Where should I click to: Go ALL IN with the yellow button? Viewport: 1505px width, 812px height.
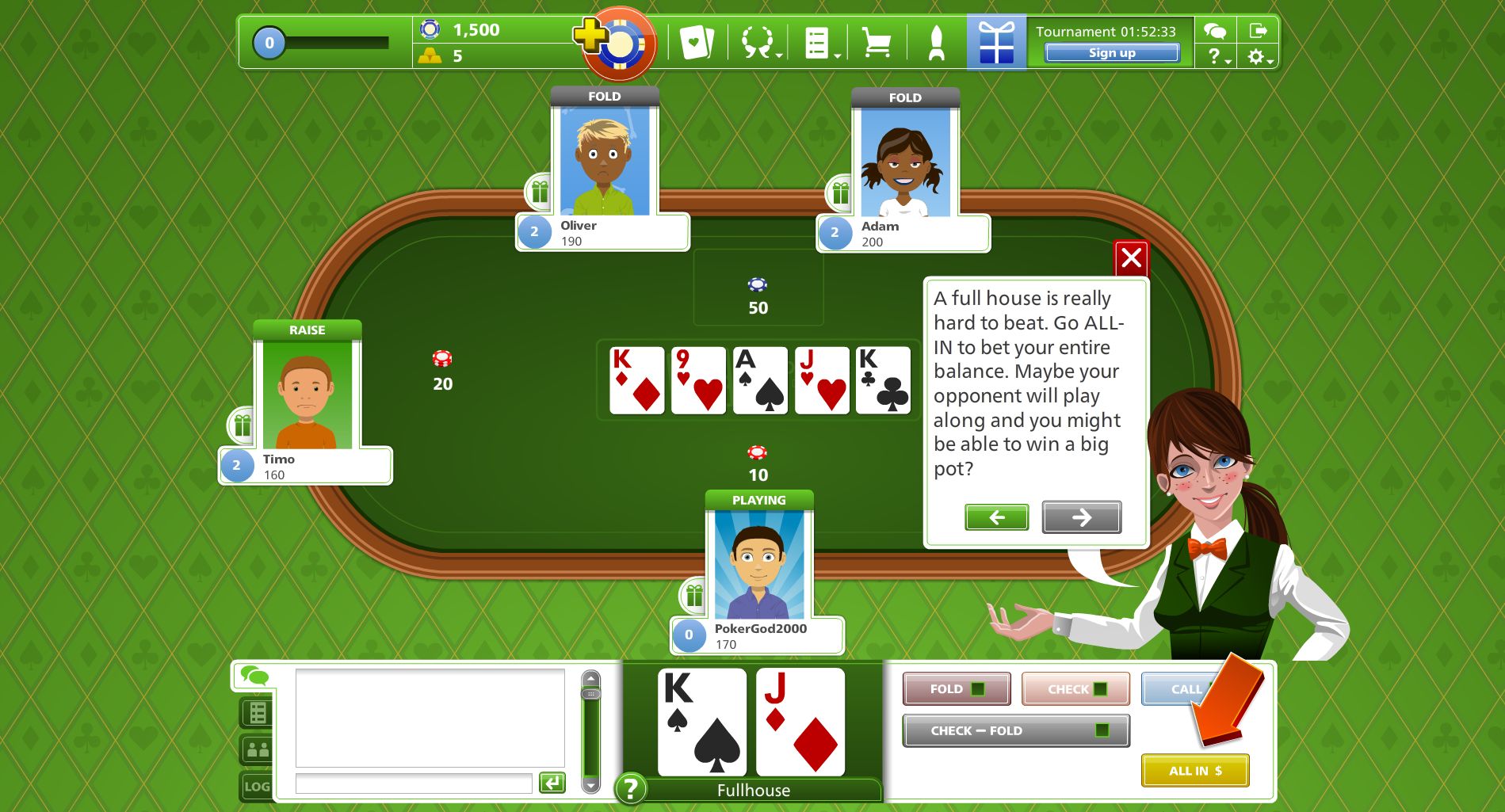click(1194, 770)
